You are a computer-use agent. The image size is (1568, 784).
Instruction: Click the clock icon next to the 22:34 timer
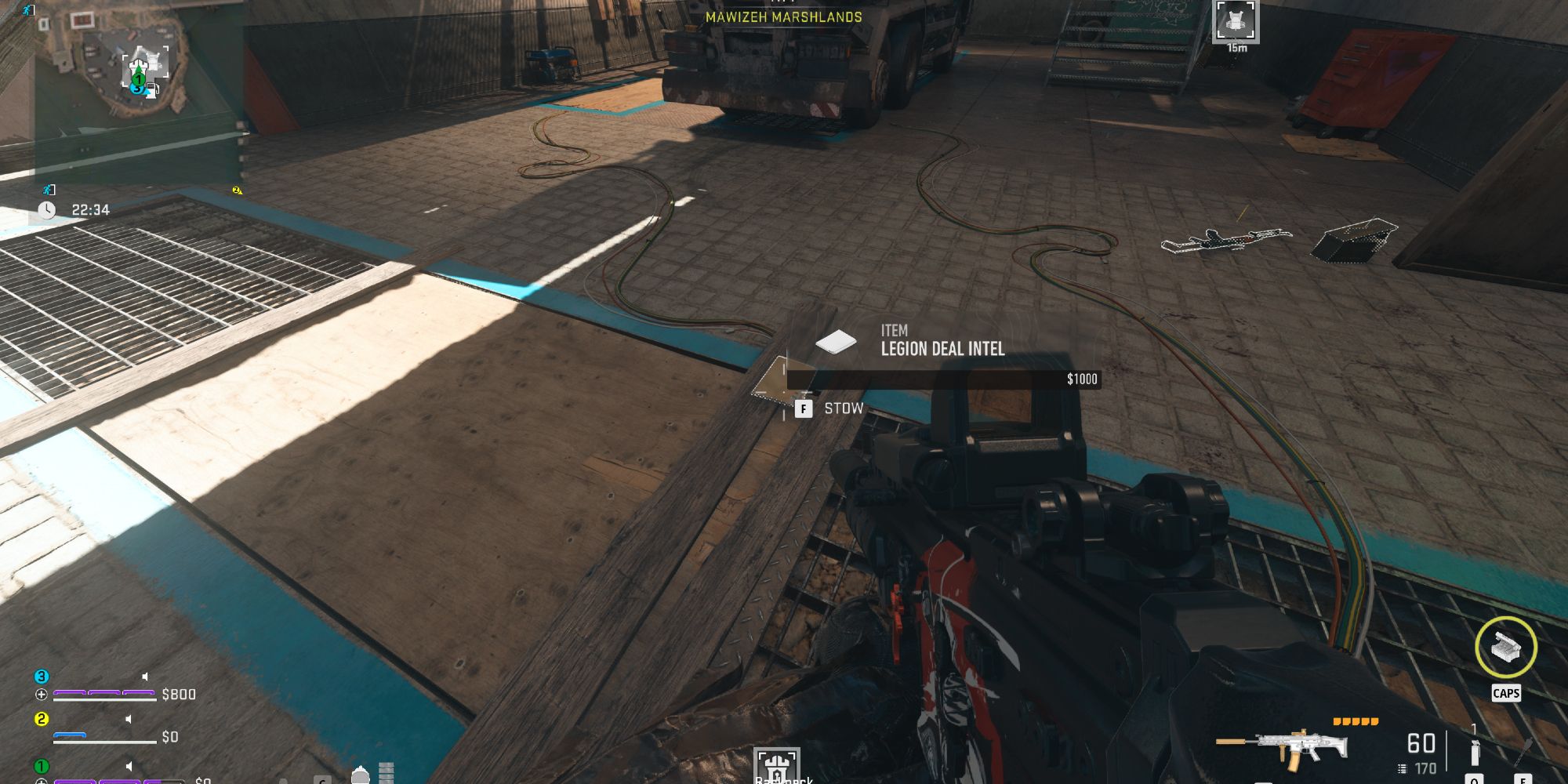47,210
